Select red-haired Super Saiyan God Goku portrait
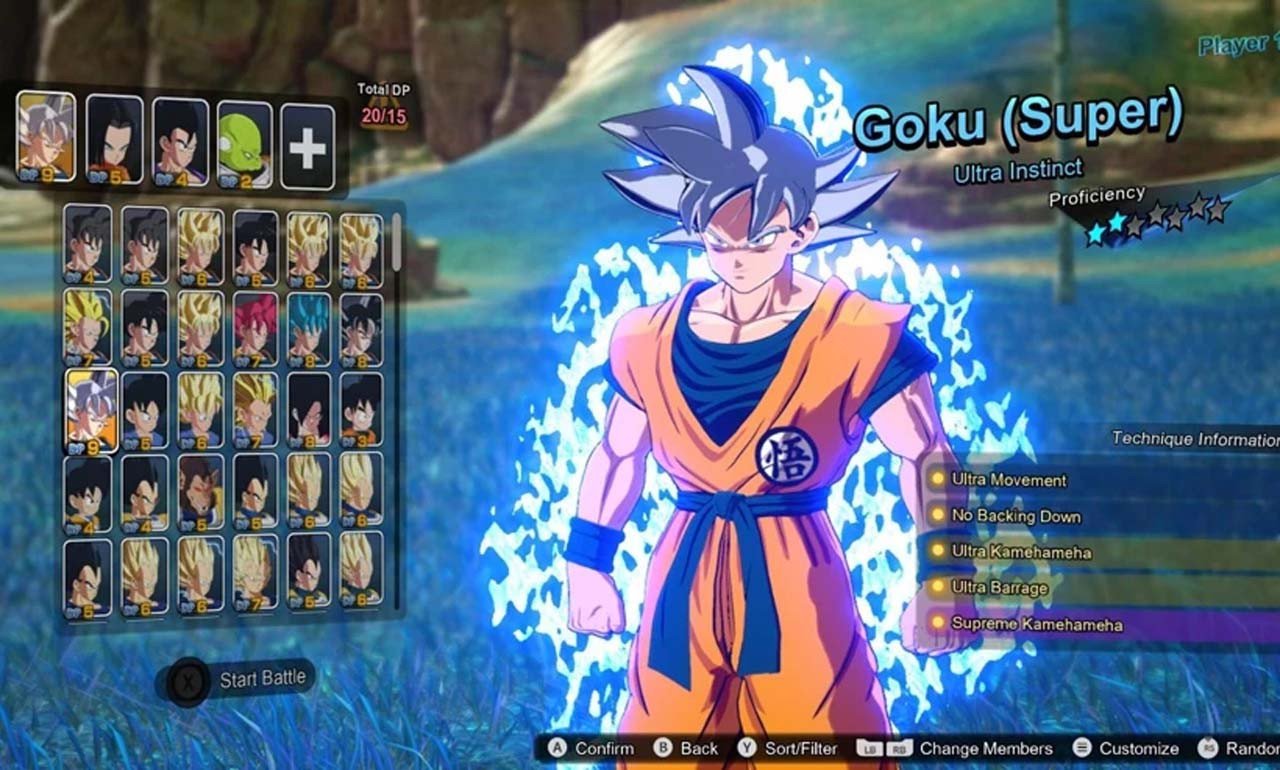 pyautogui.click(x=255, y=328)
